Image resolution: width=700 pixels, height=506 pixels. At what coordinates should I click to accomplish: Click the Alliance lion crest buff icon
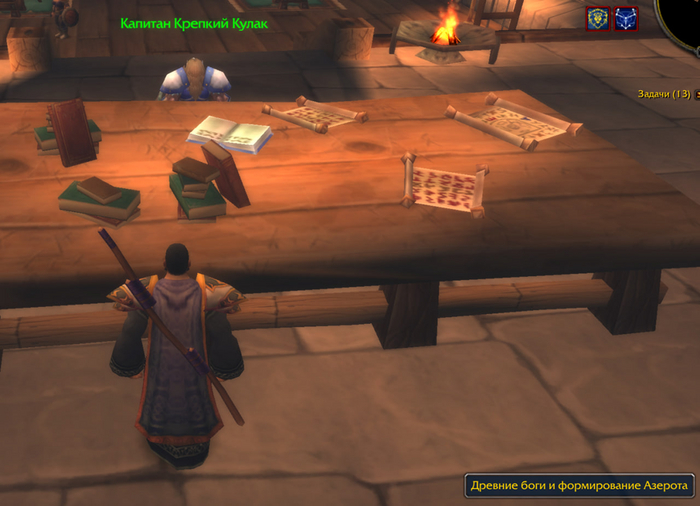click(598, 19)
